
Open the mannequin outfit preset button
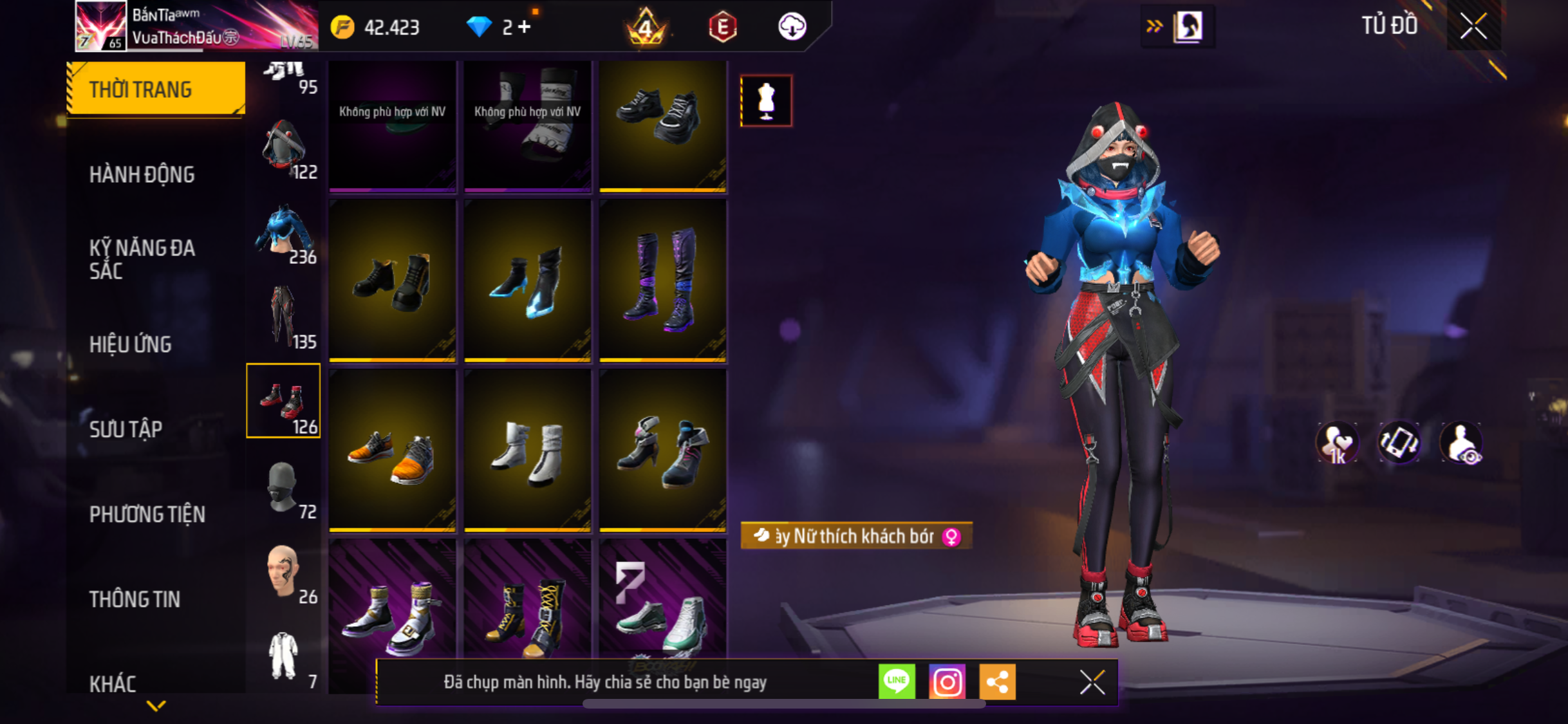point(766,101)
